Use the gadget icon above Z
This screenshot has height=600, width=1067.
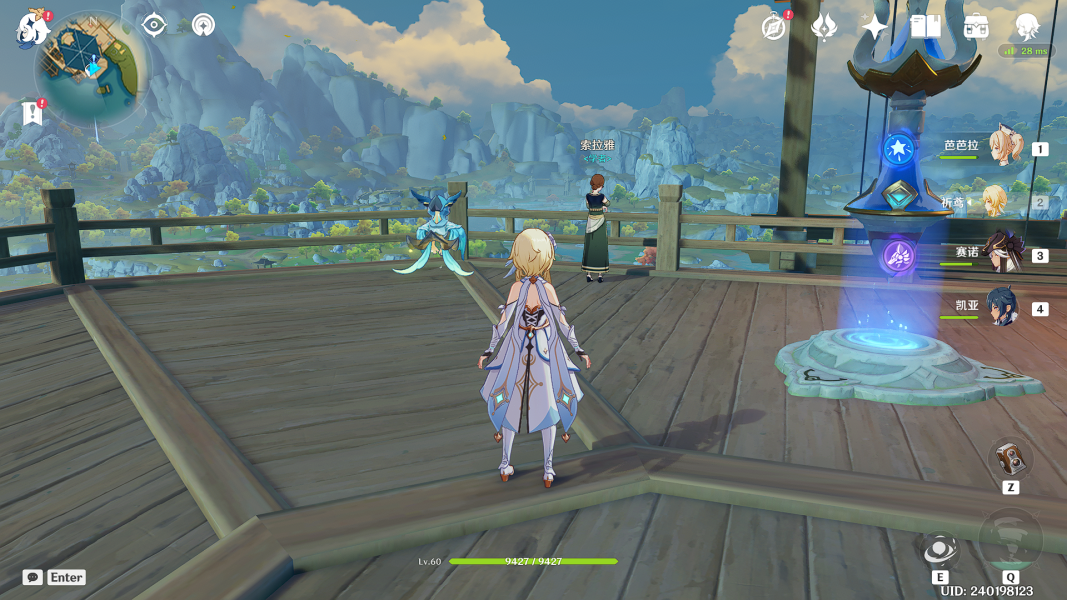pyautogui.click(x=1009, y=458)
